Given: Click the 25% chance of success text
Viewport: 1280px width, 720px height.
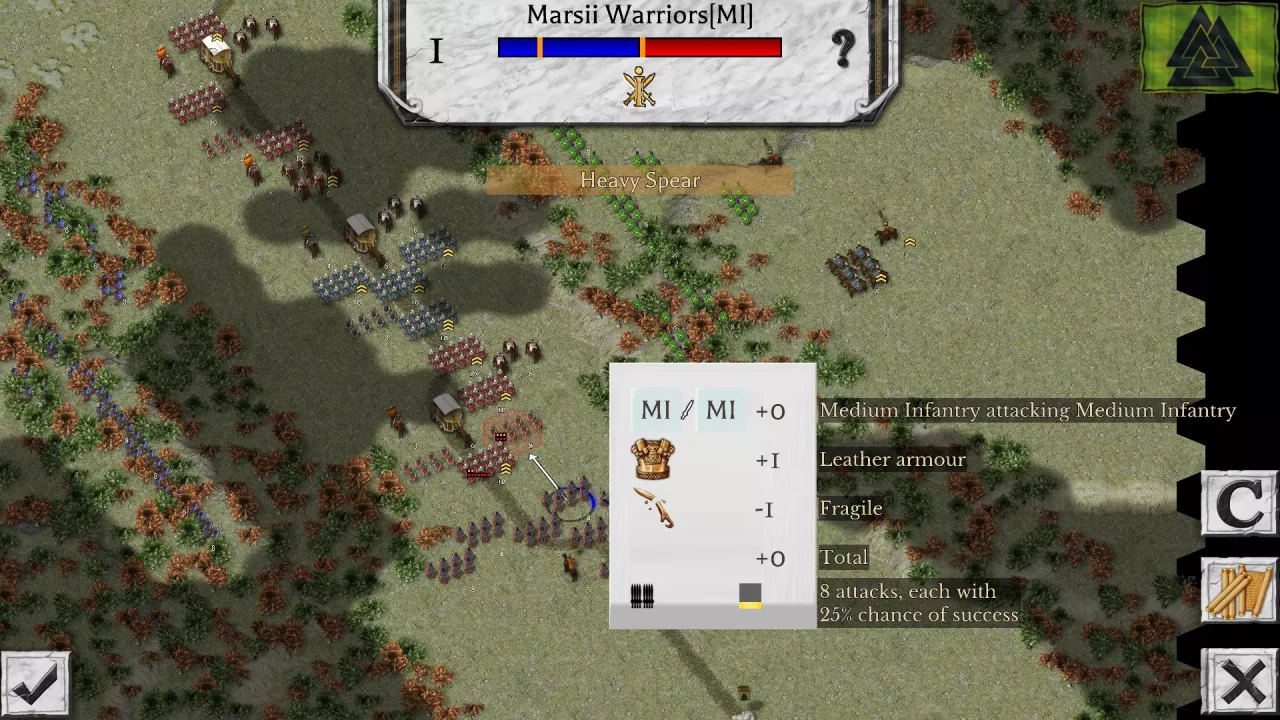Looking at the screenshot, I should [919, 614].
